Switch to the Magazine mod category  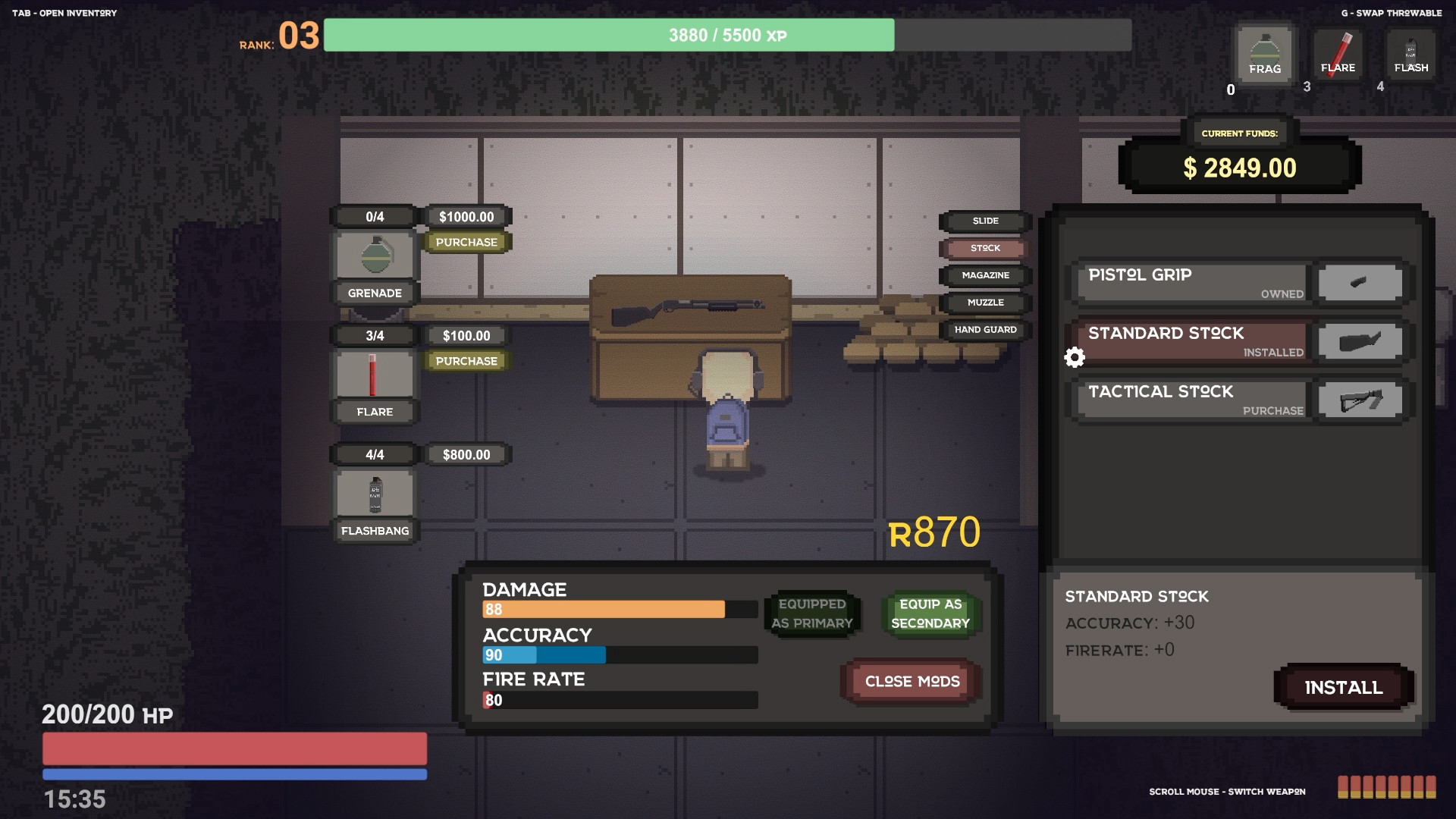point(984,275)
